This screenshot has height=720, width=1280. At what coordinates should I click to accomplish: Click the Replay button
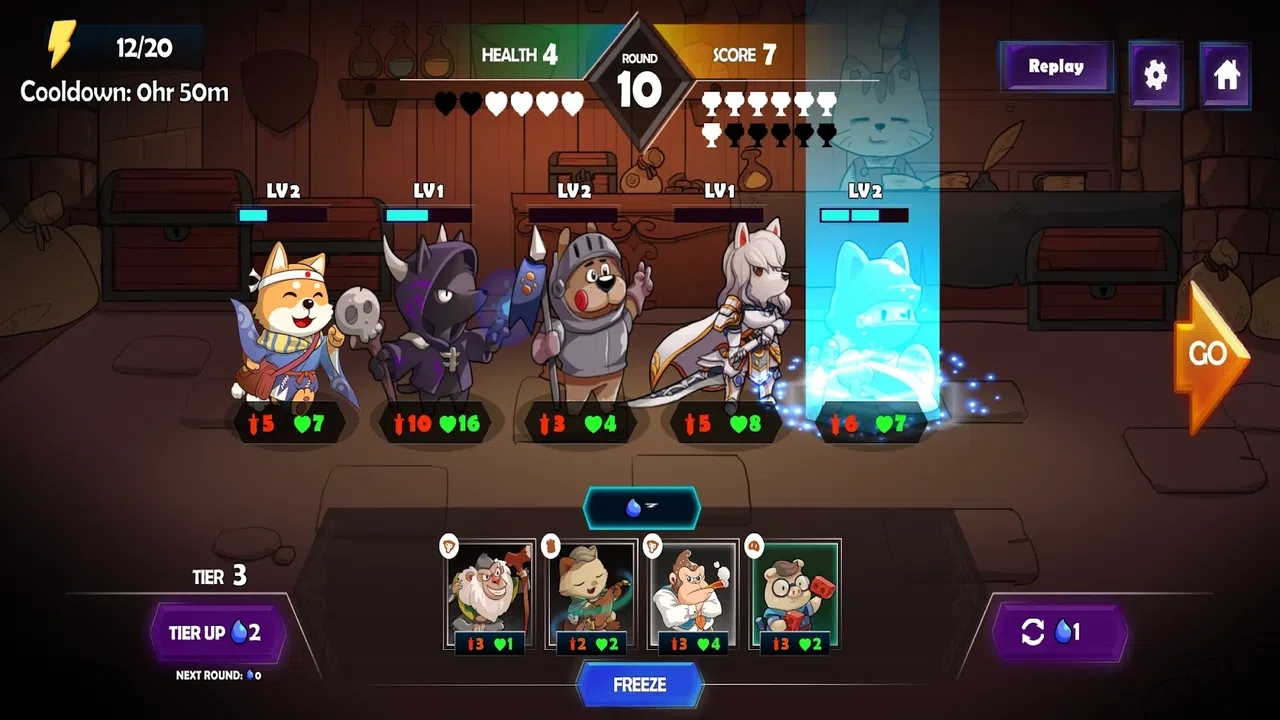[1056, 67]
